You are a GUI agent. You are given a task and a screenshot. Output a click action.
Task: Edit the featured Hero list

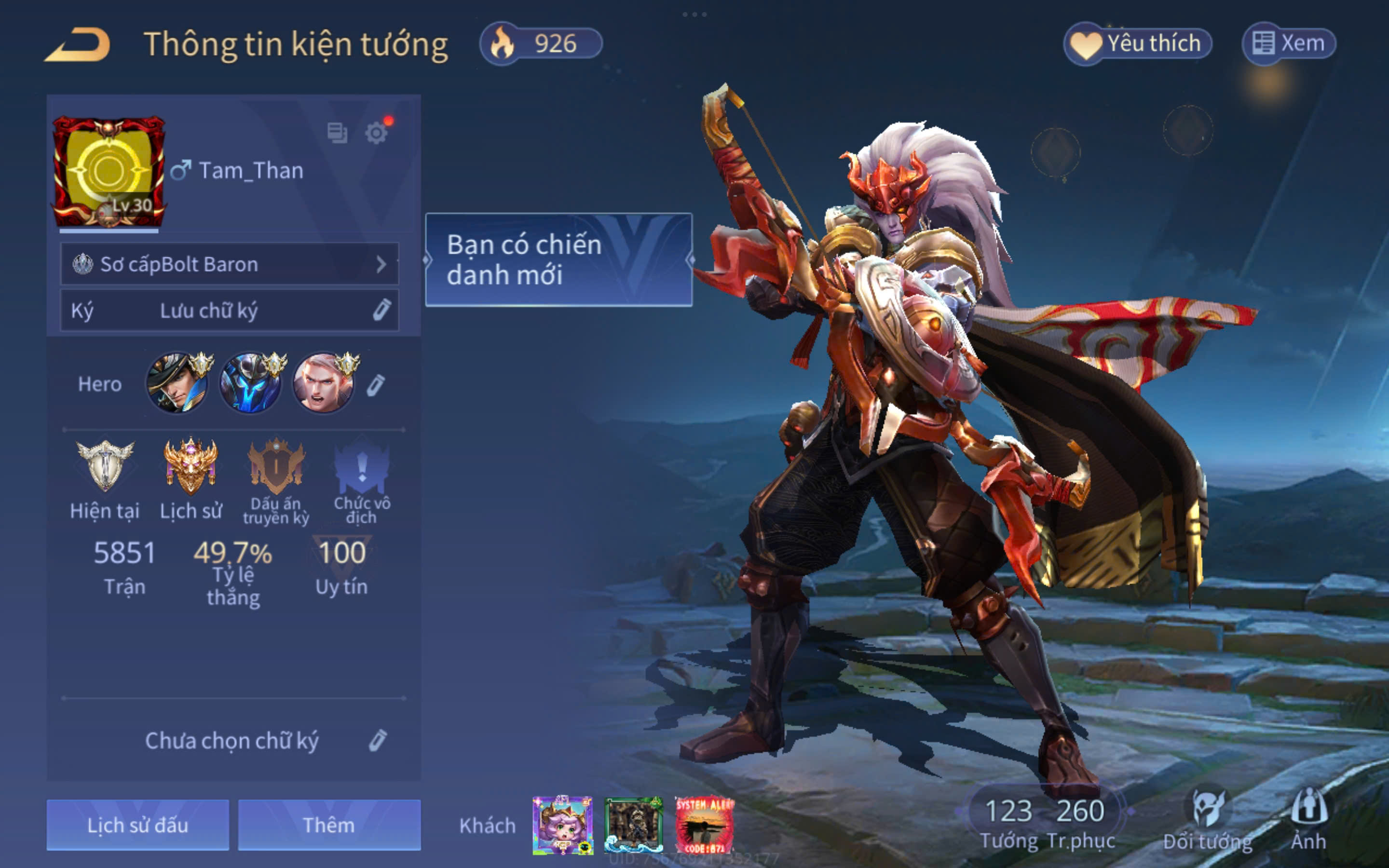(x=375, y=385)
